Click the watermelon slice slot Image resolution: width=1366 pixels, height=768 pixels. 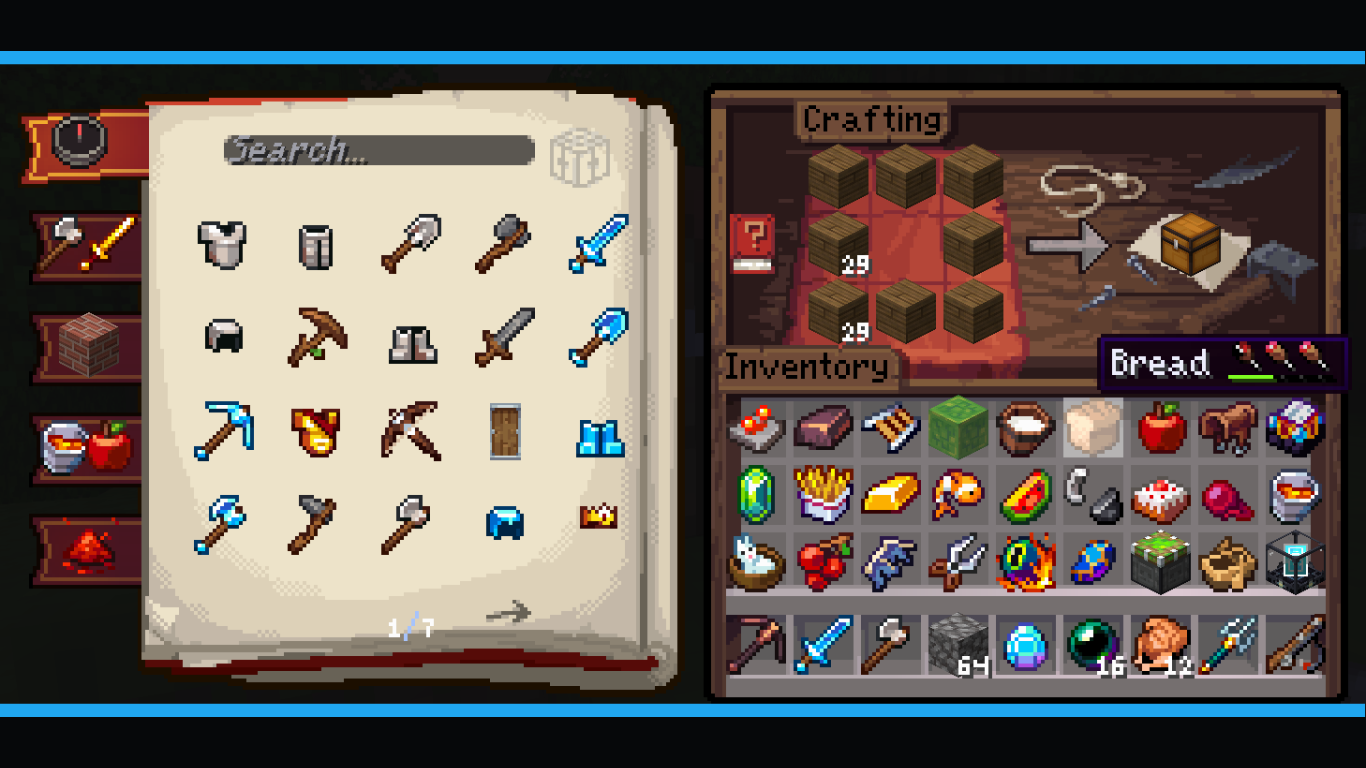1026,494
